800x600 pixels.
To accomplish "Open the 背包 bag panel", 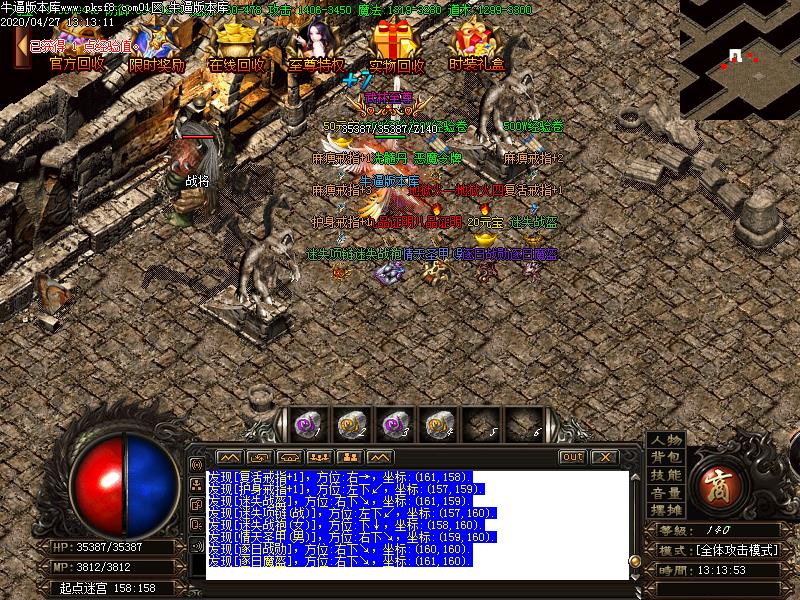I will point(665,457).
